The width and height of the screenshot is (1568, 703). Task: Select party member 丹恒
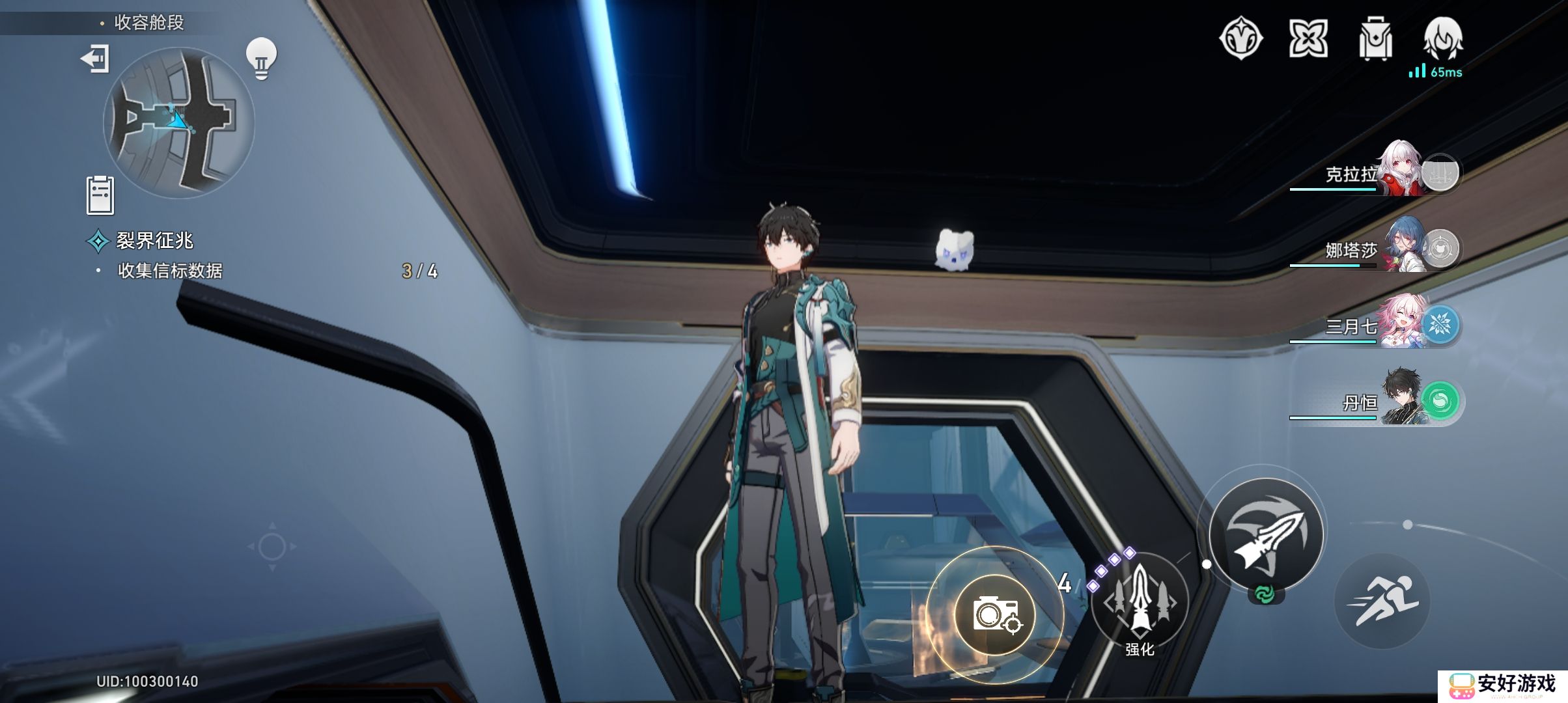[1374, 402]
